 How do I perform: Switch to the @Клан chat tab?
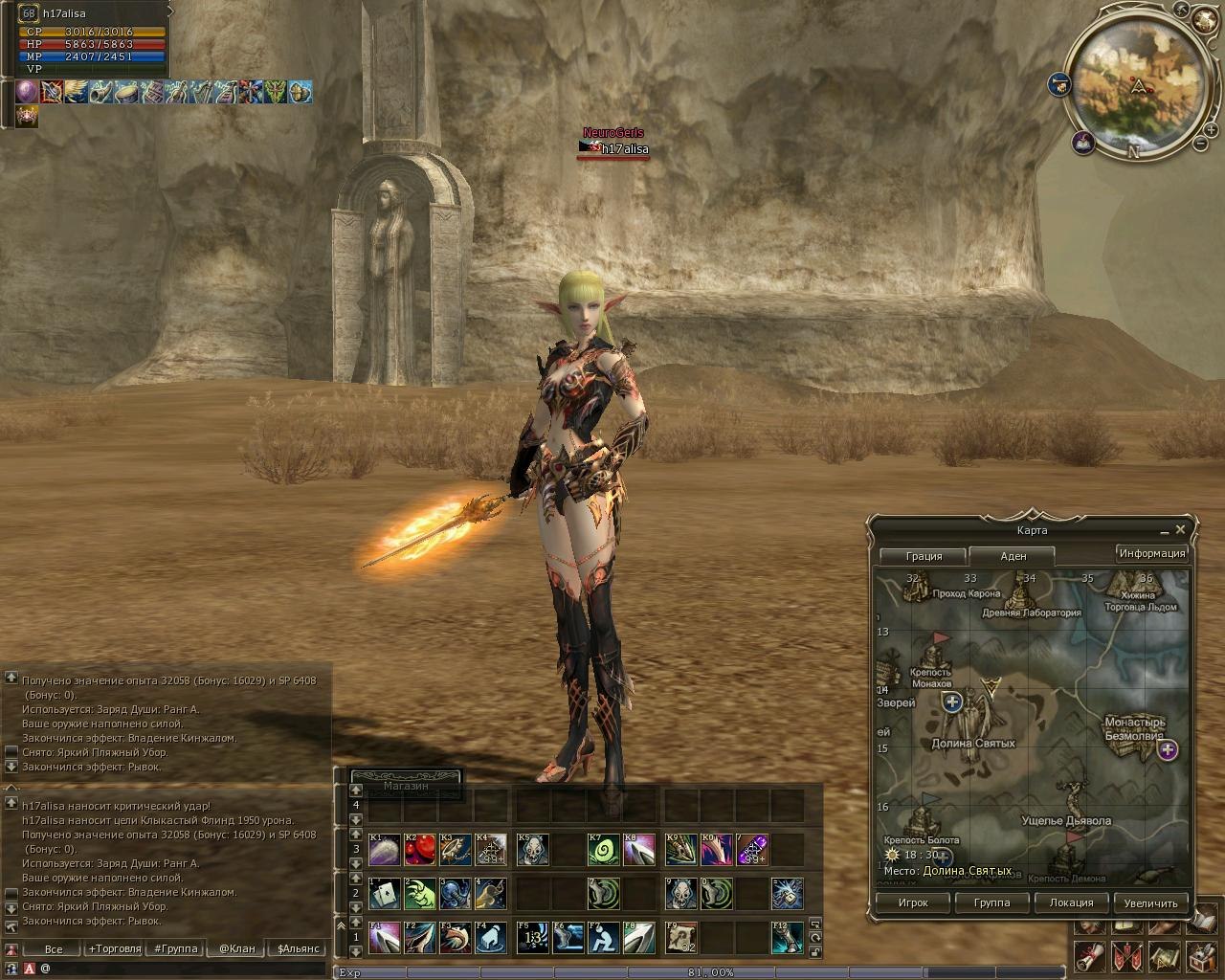pyautogui.click(x=236, y=949)
